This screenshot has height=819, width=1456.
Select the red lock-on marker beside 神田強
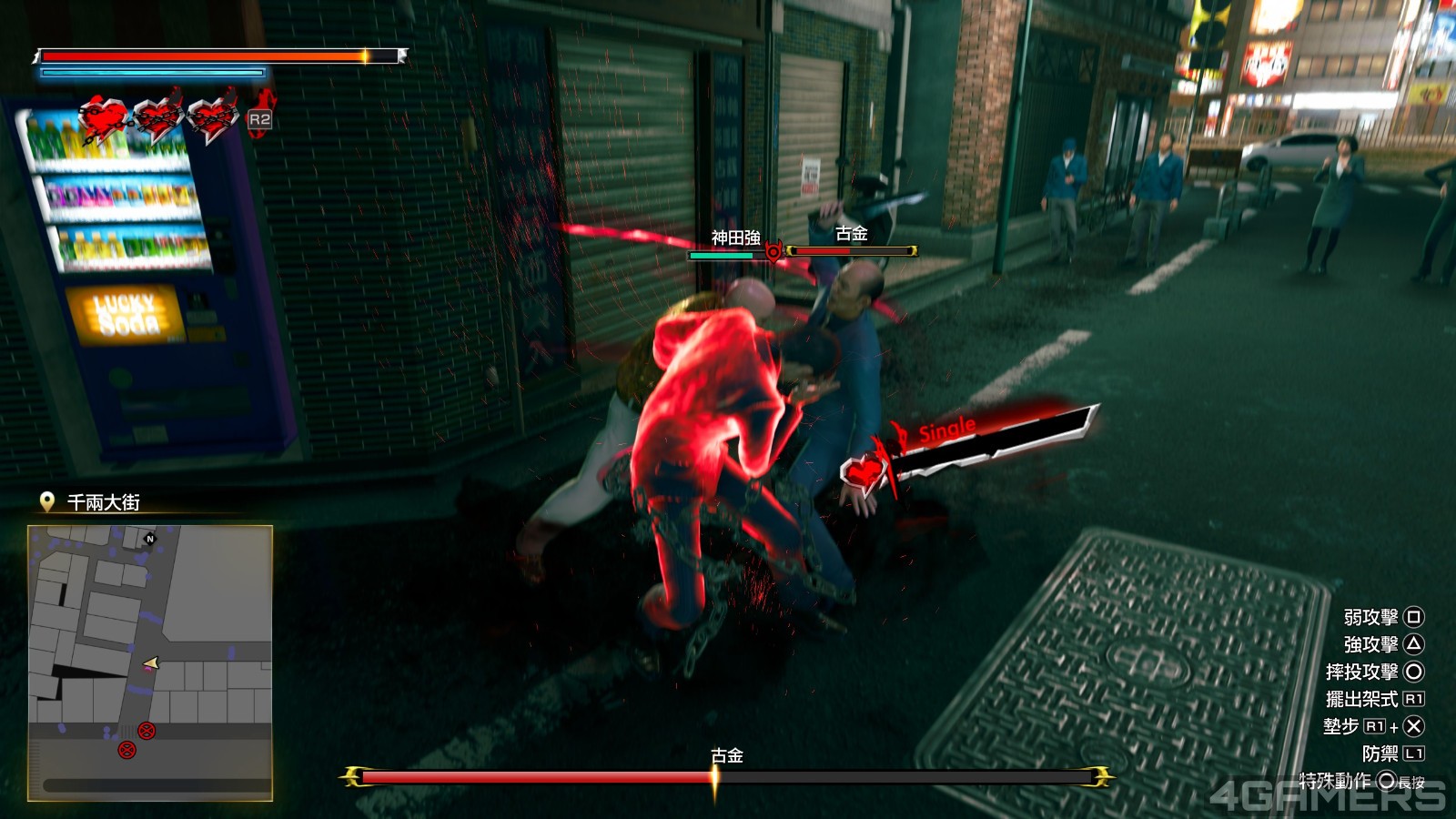[x=773, y=251]
